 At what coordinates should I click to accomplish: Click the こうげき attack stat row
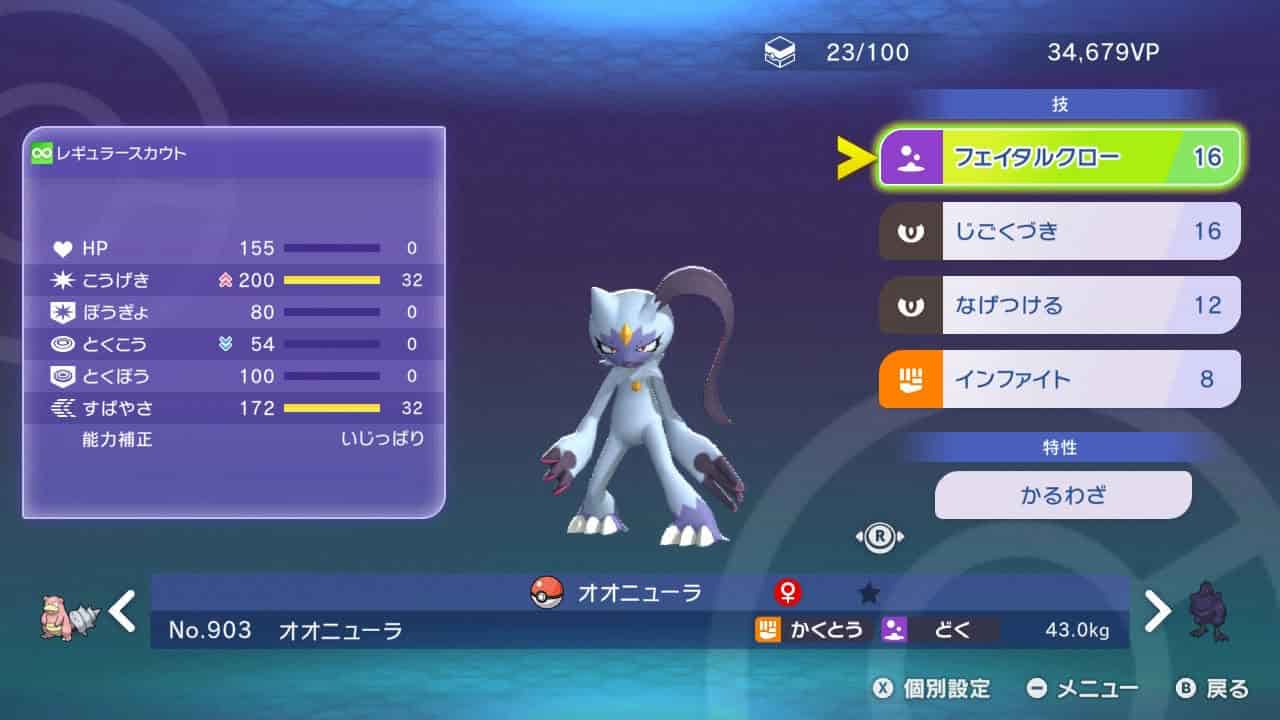pyautogui.click(x=236, y=280)
